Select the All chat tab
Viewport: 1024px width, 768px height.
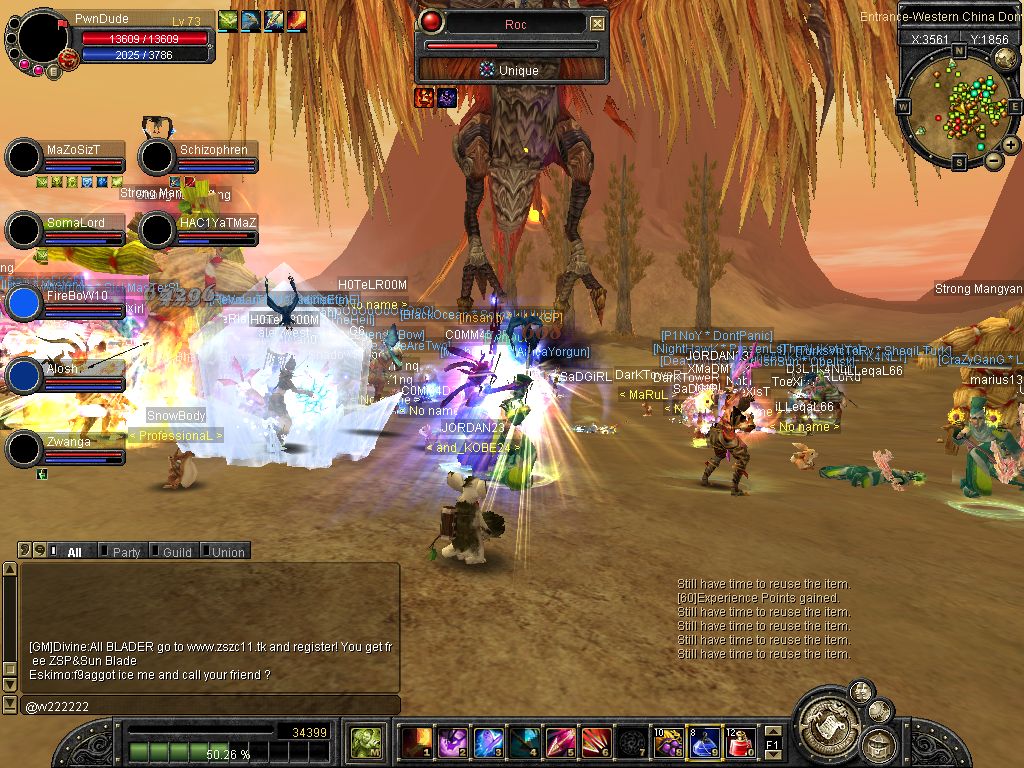[x=73, y=552]
